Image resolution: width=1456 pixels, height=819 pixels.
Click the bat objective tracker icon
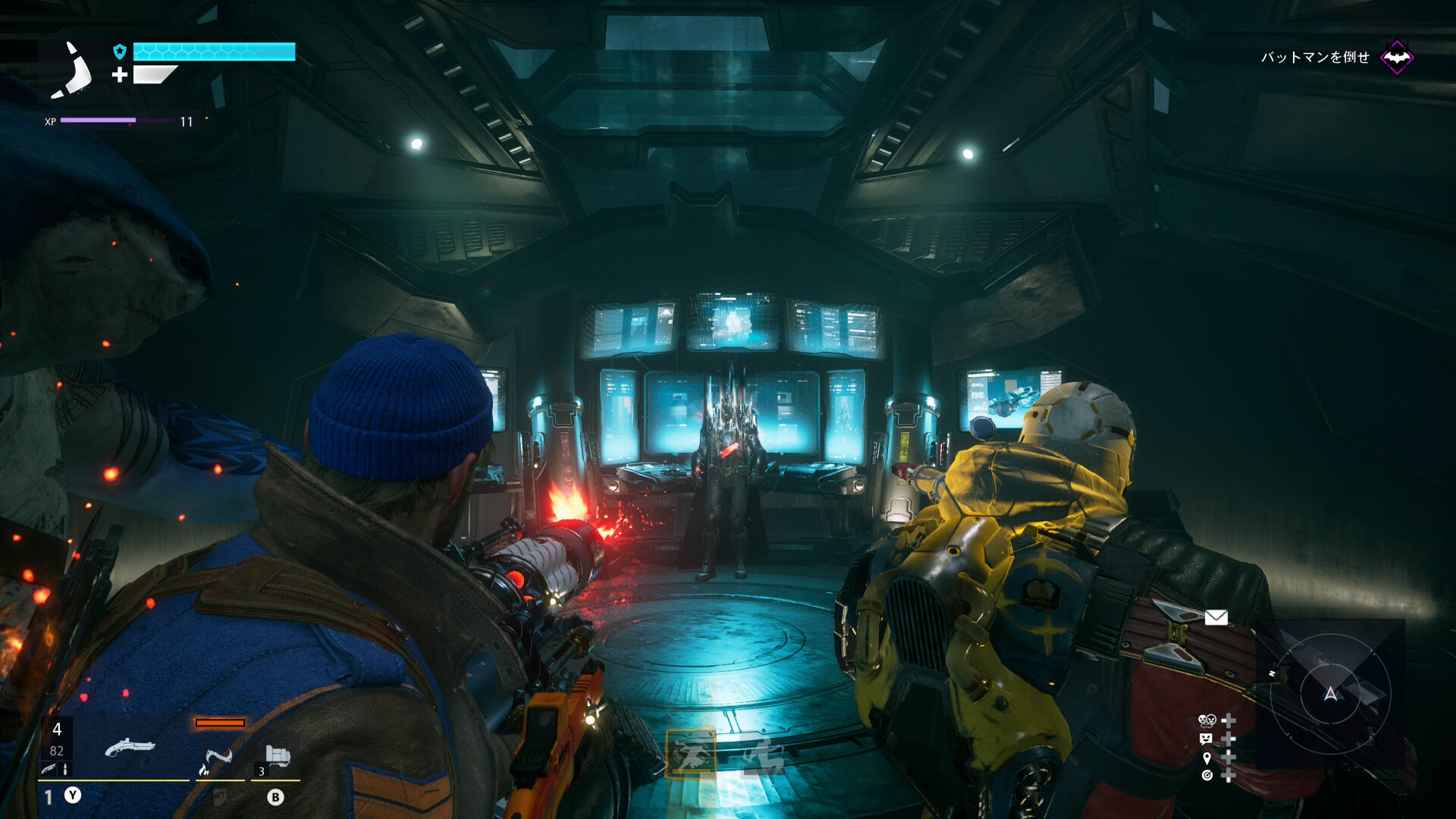click(x=1396, y=58)
